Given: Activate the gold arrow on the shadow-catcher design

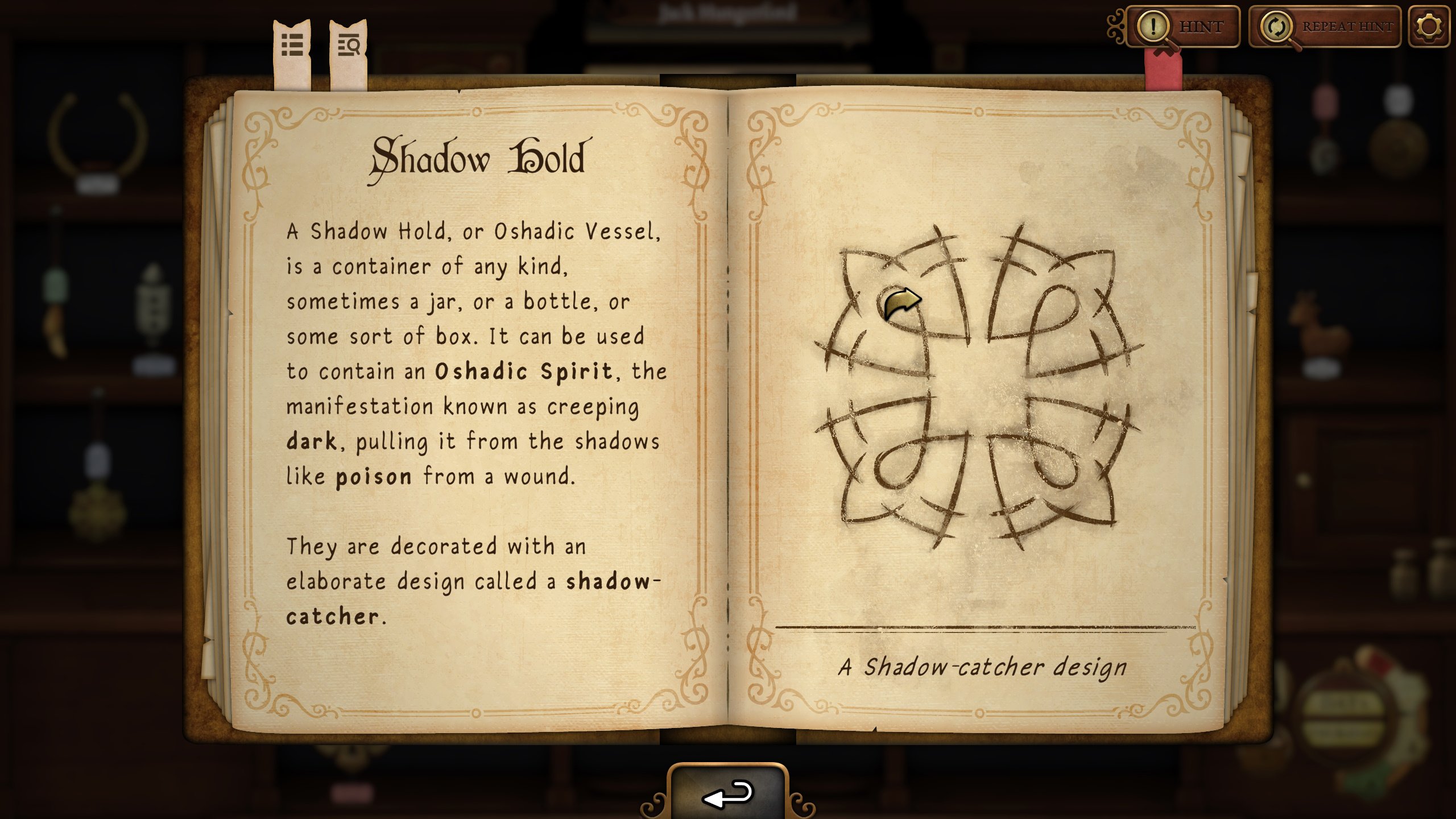Looking at the screenshot, I should point(901,303).
